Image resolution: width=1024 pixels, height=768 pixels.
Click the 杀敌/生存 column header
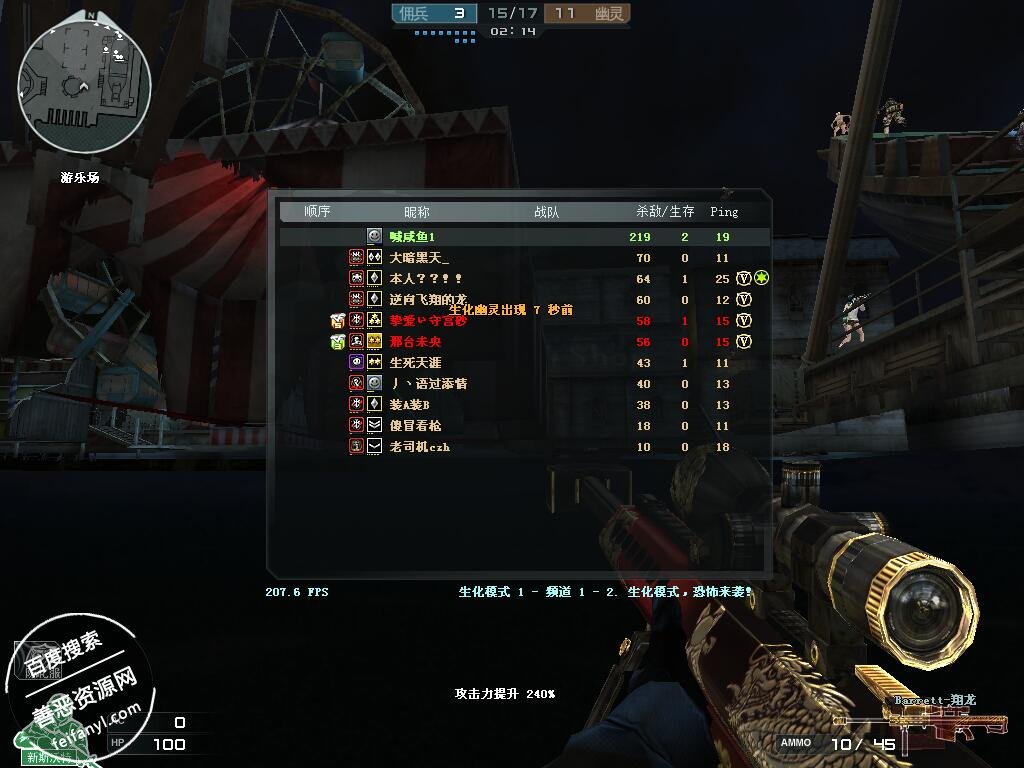pyautogui.click(x=665, y=212)
